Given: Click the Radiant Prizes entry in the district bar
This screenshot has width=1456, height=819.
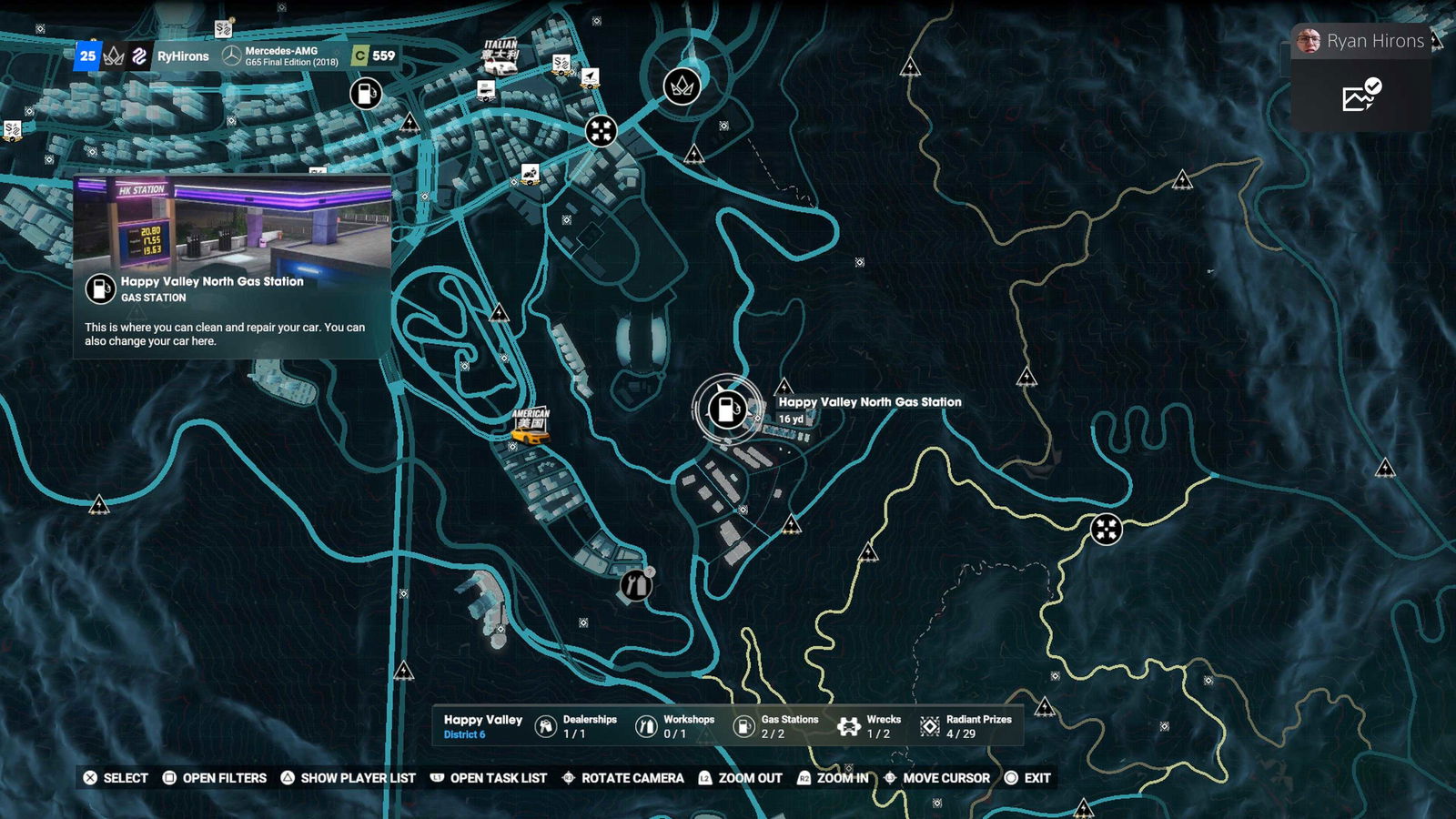Looking at the screenshot, I should pyautogui.click(x=966, y=726).
